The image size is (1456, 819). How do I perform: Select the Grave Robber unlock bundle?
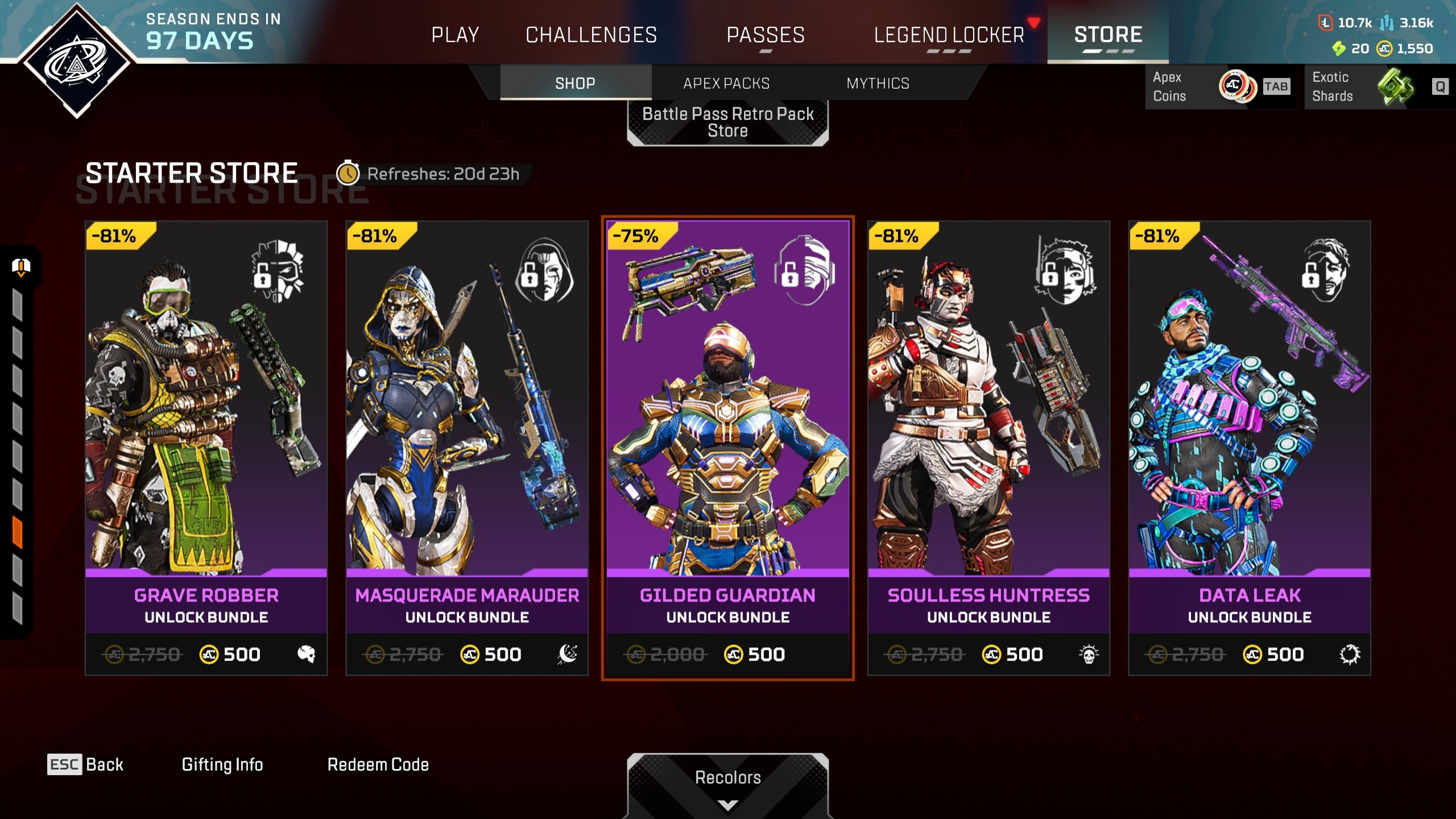point(206,448)
